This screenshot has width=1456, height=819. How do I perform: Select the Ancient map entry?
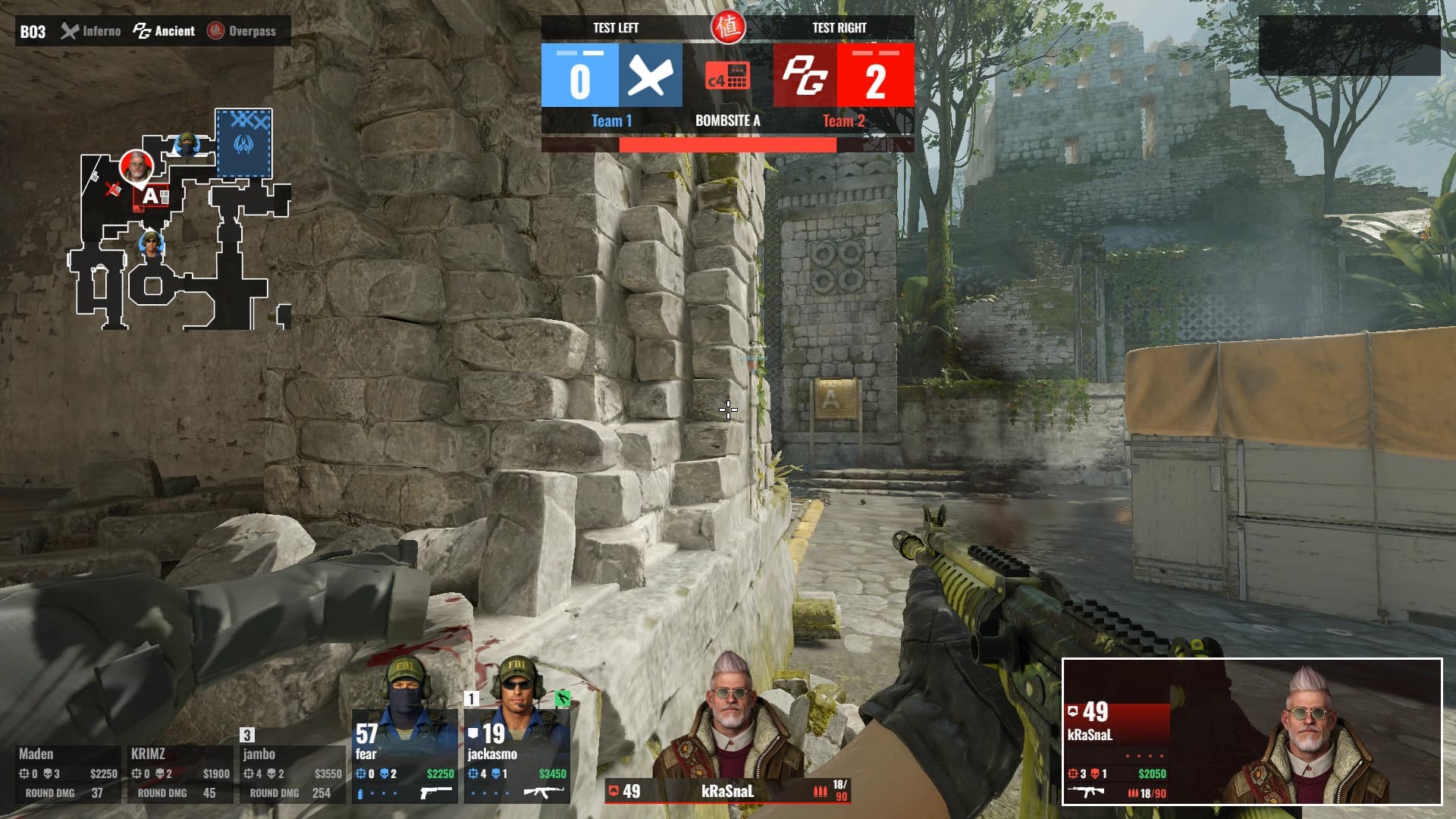tap(165, 31)
